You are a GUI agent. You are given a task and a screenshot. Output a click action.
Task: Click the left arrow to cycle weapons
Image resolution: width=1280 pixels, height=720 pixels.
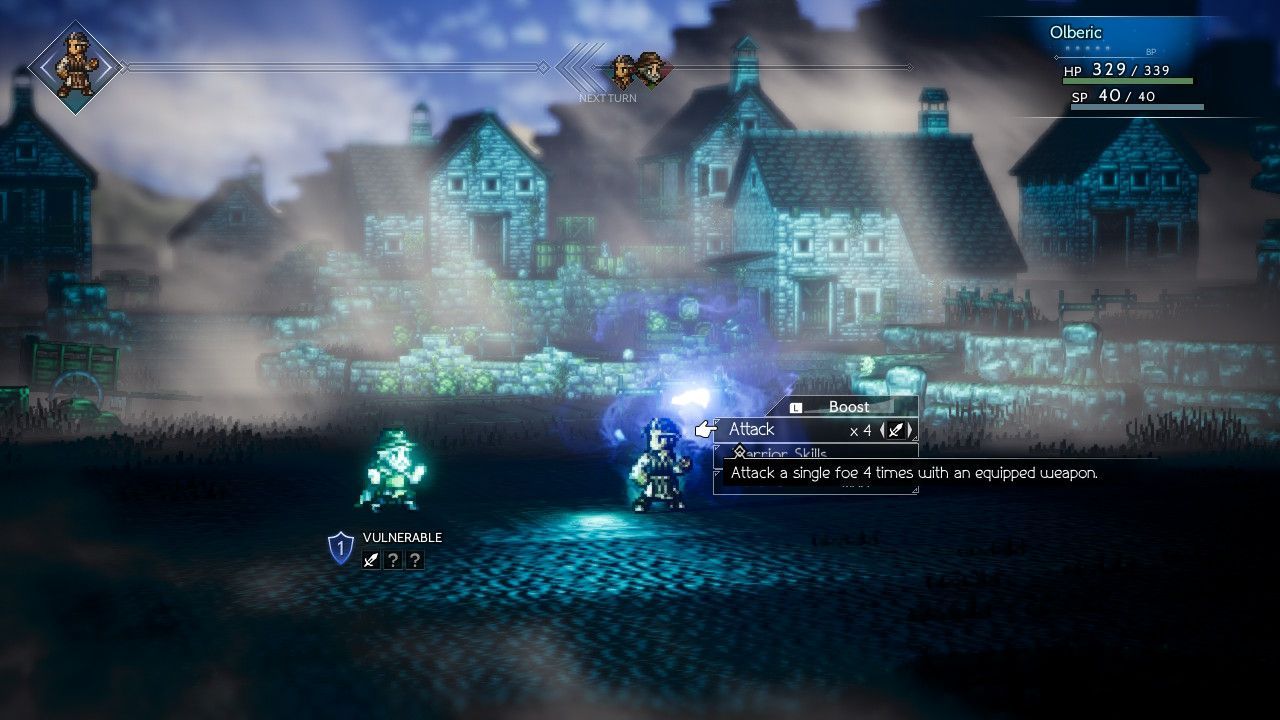tap(882, 430)
